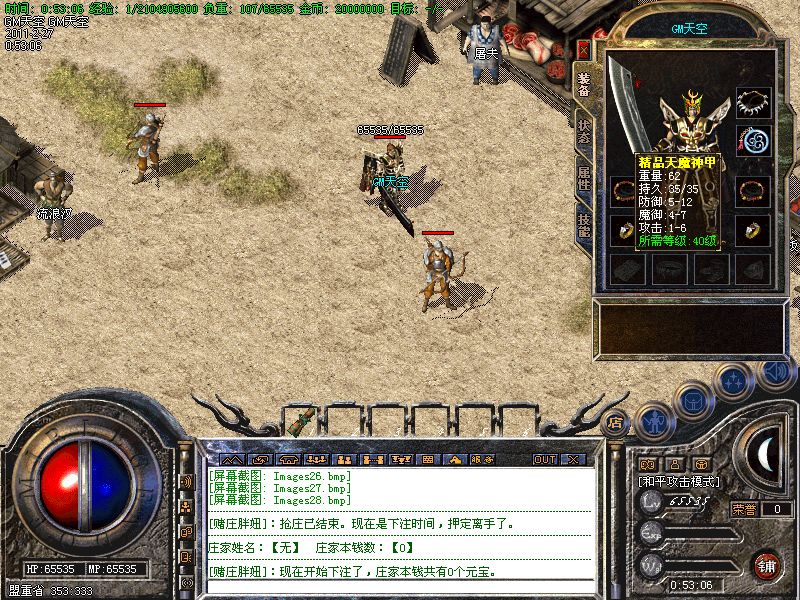Close the chat toolbar with X
The width and height of the screenshot is (800, 600).
572,460
